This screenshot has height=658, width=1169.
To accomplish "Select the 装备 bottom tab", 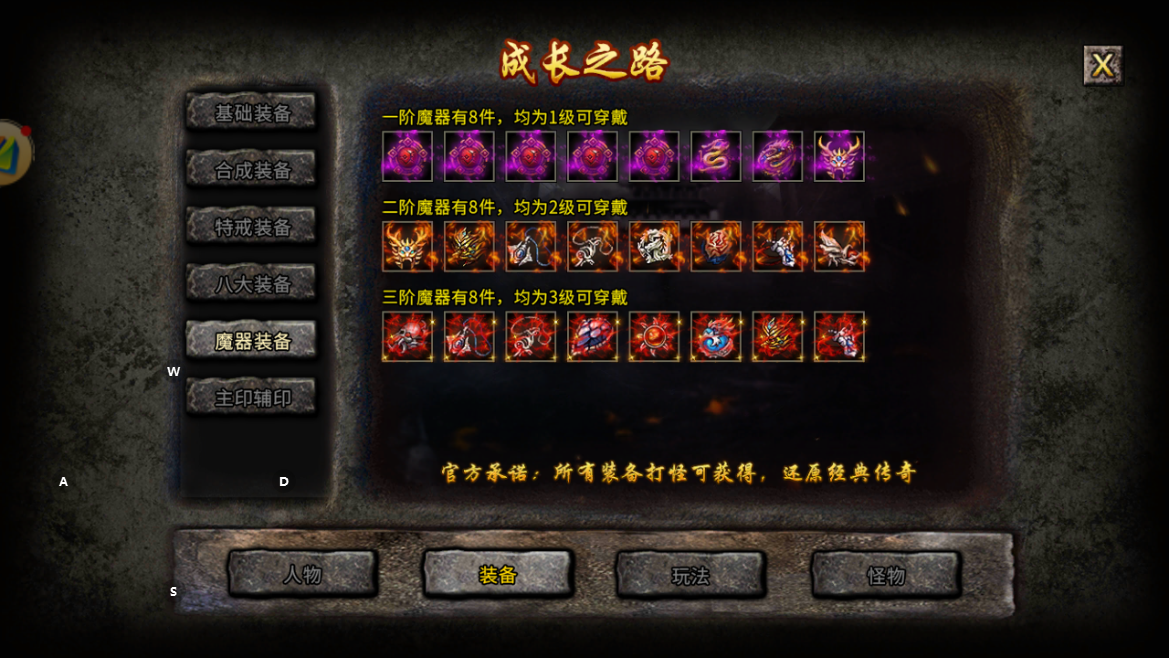I will pos(497,574).
